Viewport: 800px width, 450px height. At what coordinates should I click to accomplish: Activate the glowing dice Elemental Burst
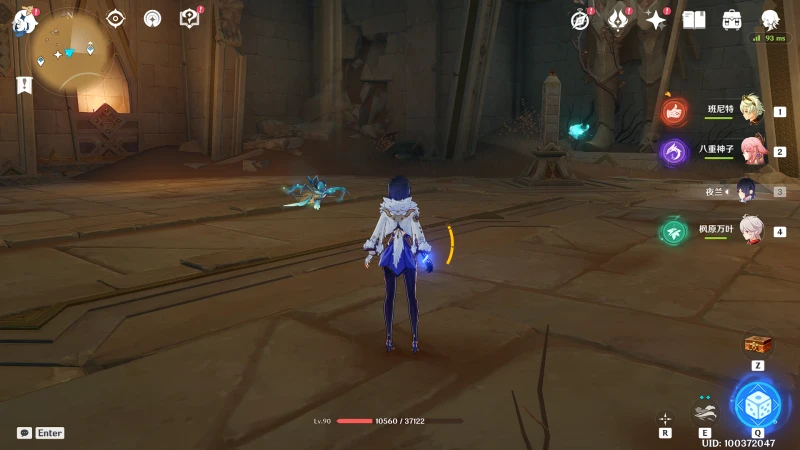757,405
